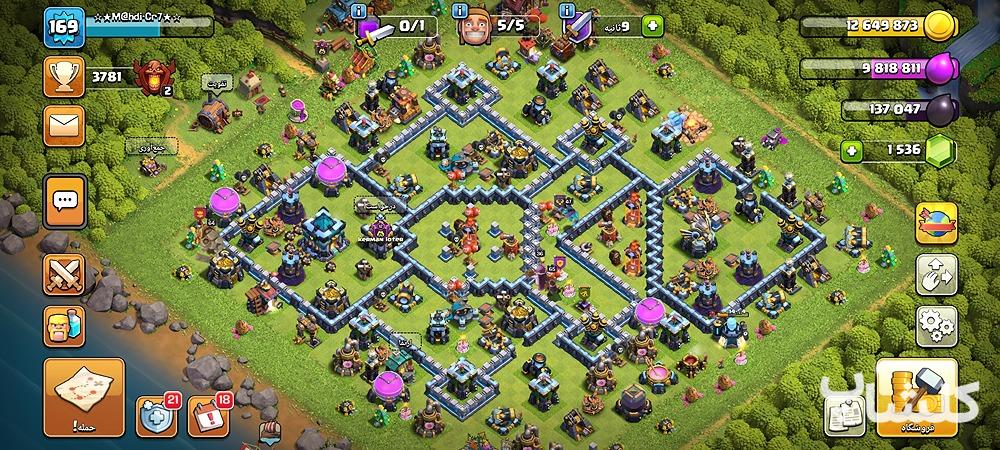Open the crossed swords war button

pos(63,273)
